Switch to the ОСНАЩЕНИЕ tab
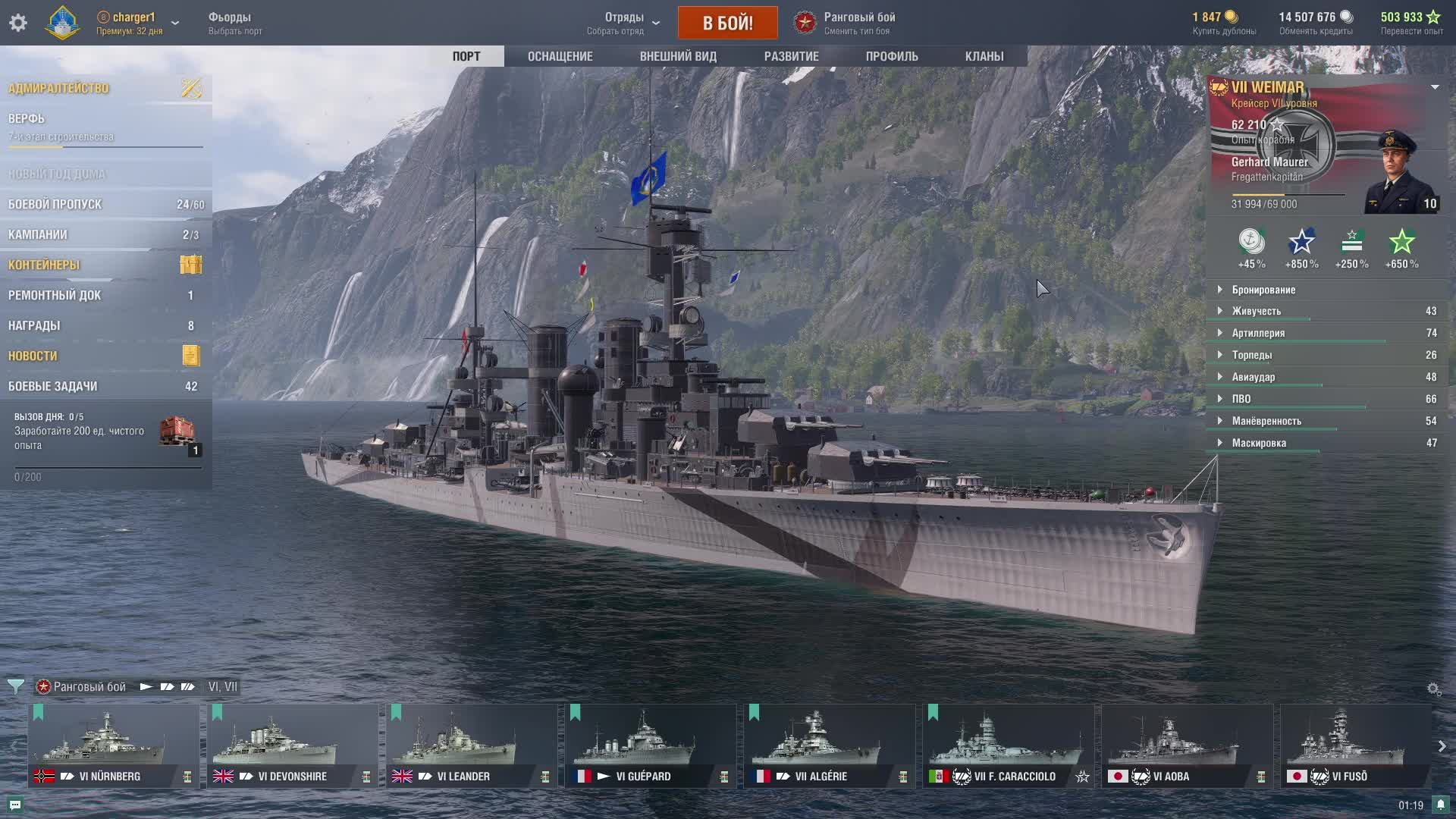The image size is (1456, 819). point(560,56)
